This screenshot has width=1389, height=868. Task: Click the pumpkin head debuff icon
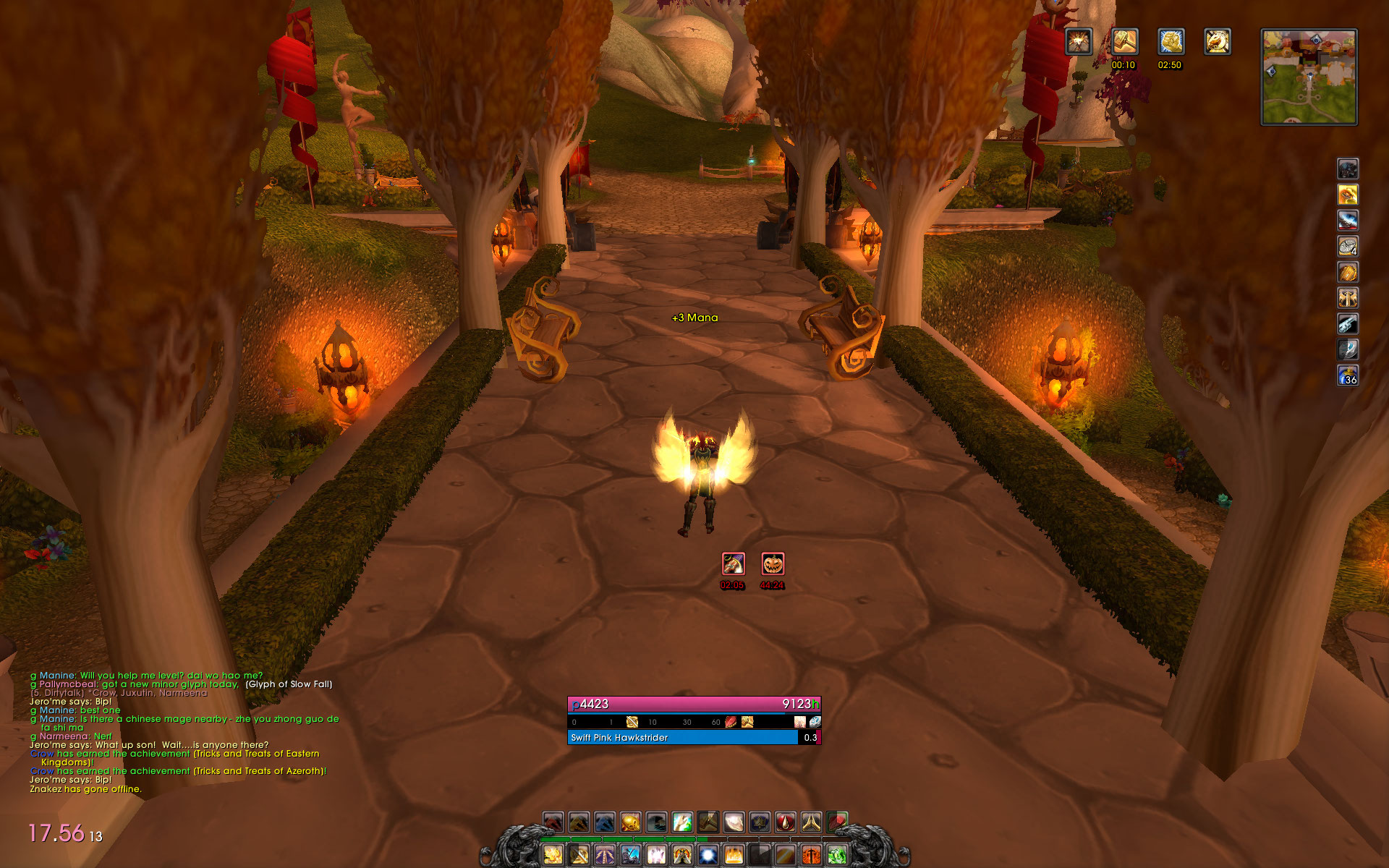pos(773,563)
